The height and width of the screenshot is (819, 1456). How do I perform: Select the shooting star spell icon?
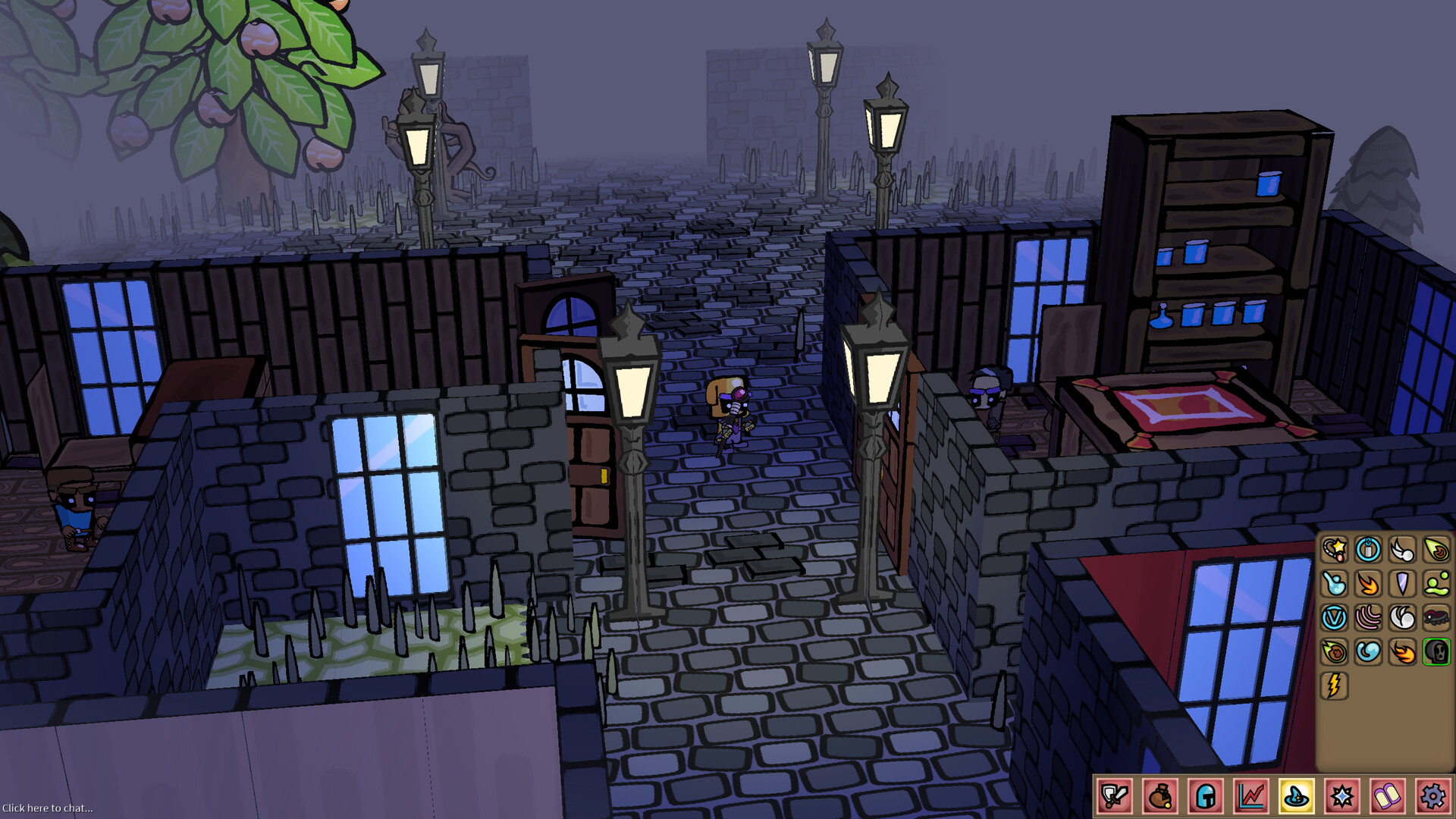[1335, 550]
